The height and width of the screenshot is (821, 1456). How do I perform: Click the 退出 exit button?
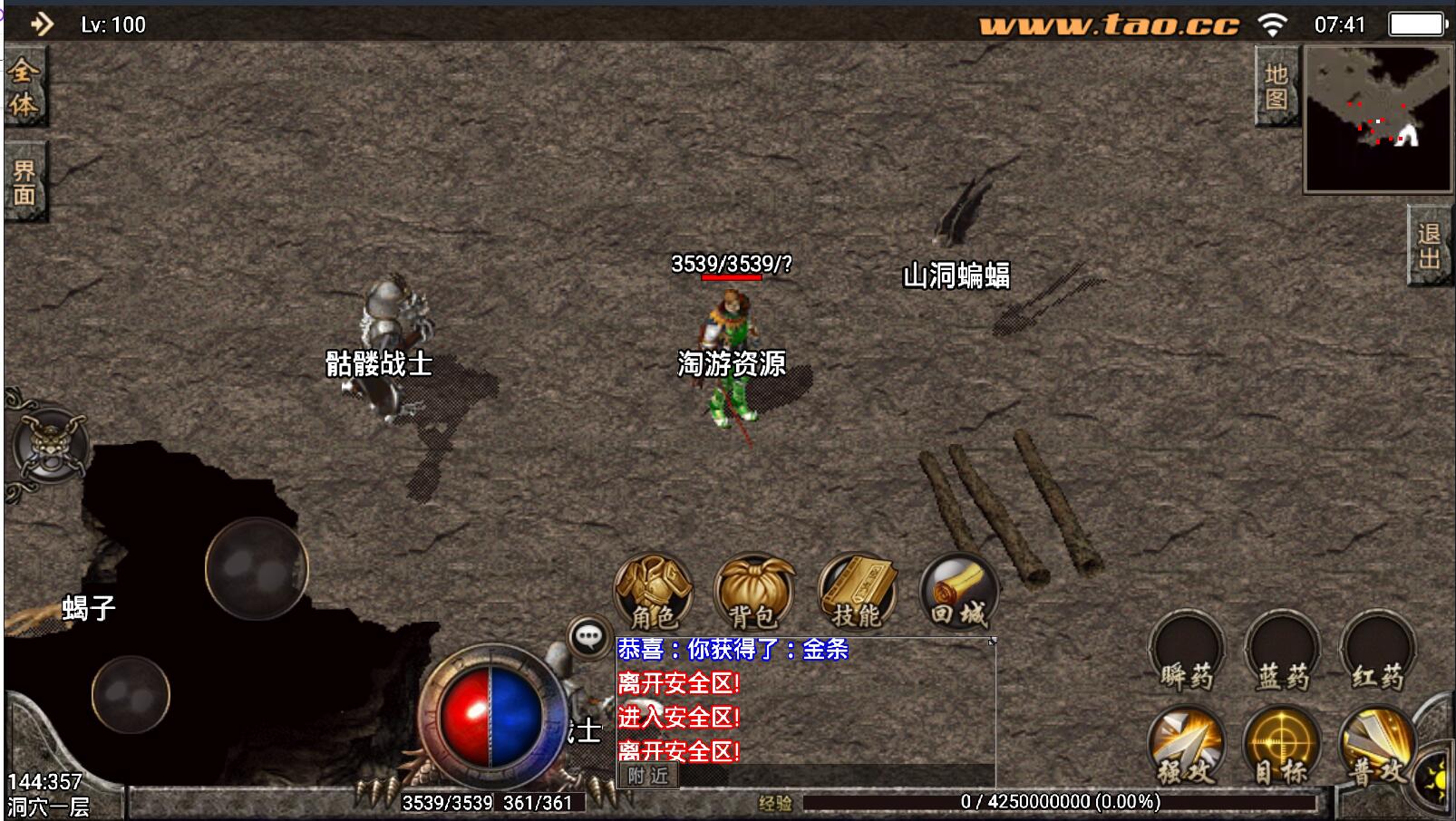coord(1430,246)
